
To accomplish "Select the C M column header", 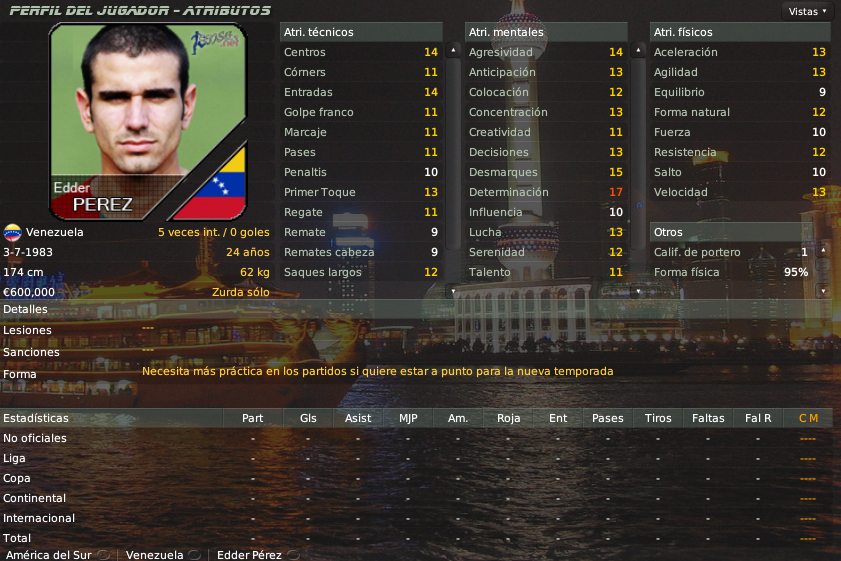I will 808,418.
